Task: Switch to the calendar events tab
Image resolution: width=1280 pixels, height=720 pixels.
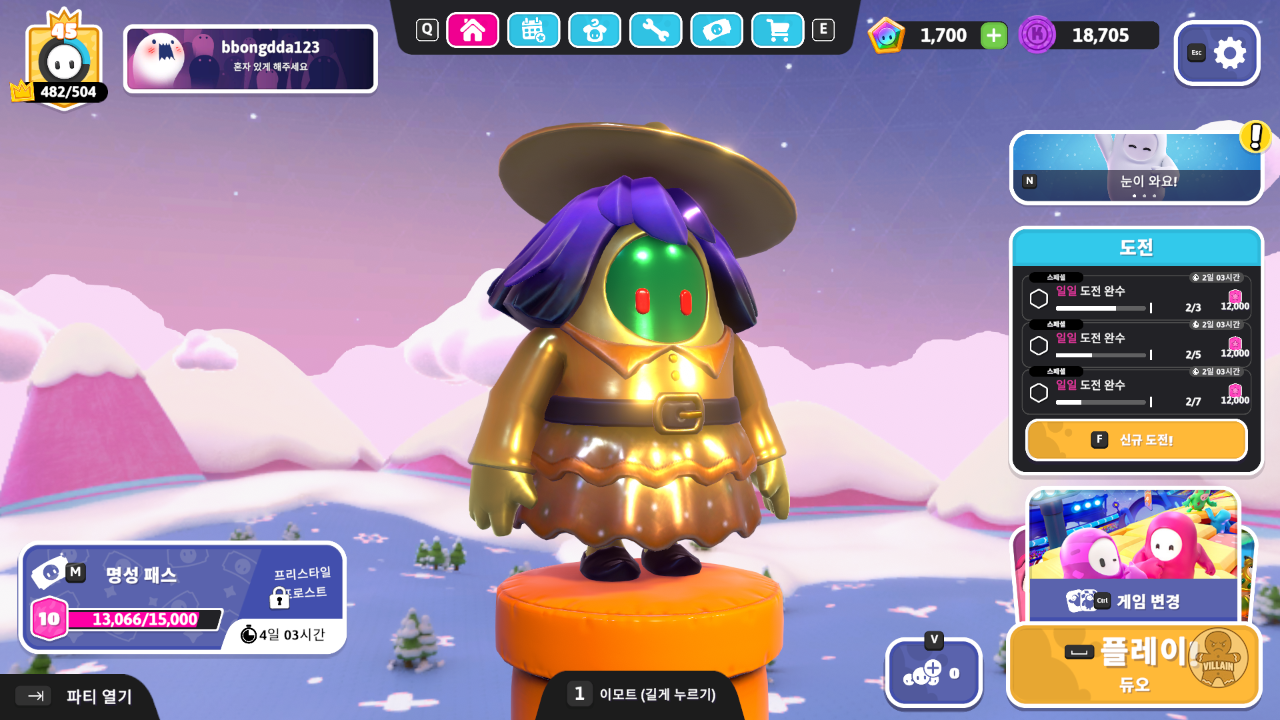Action: 533,30
